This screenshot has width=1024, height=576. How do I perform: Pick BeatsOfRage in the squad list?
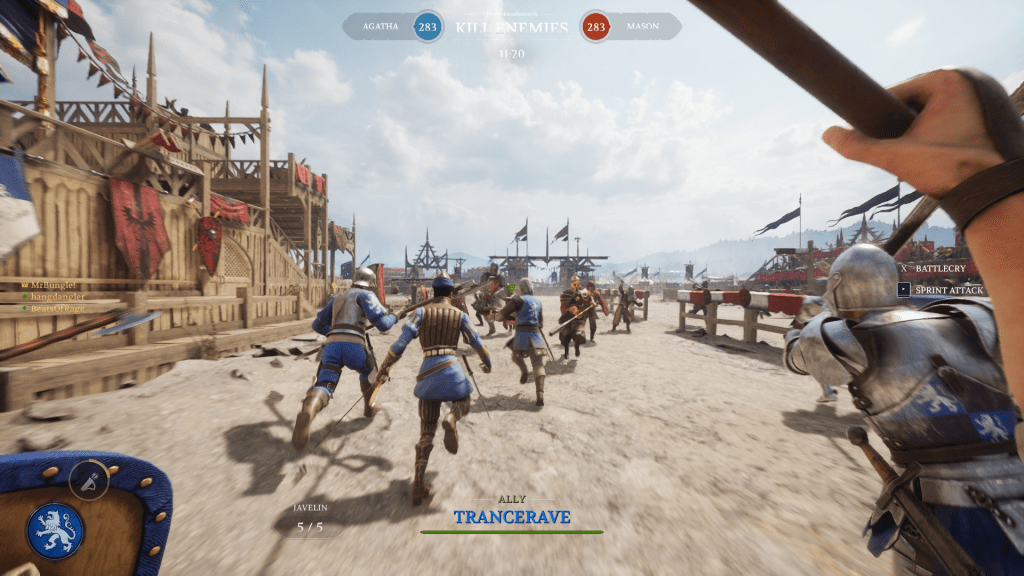pyautogui.click(x=57, y=308)
